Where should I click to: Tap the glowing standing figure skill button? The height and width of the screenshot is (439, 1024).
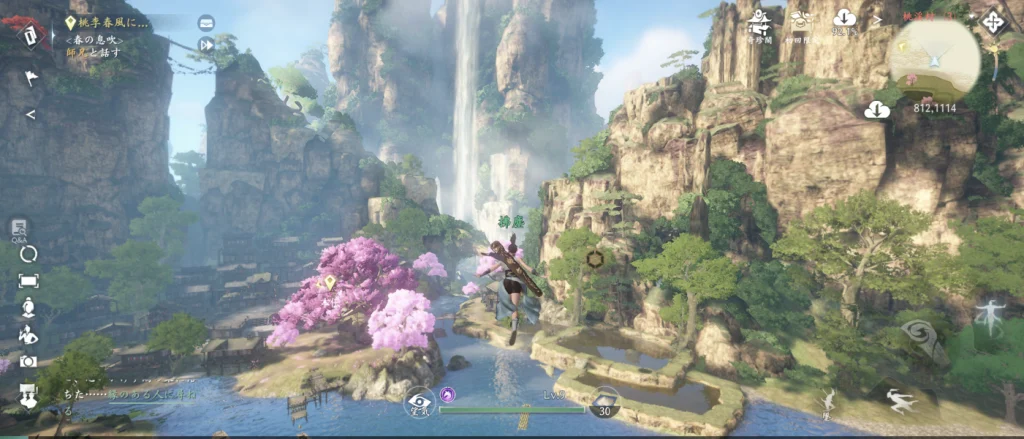tap(990, 316)
